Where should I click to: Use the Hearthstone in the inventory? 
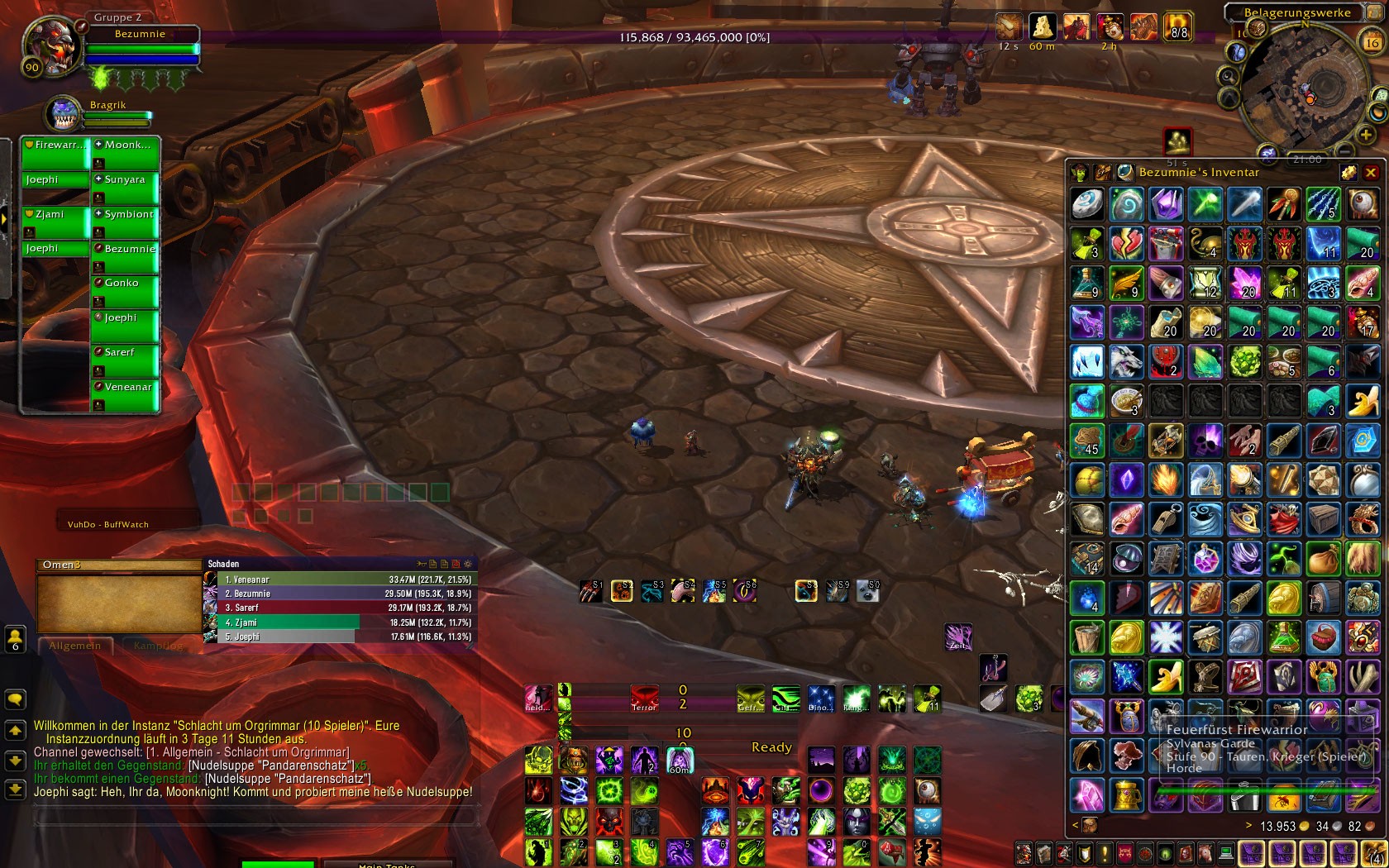tap(1086, 204)
